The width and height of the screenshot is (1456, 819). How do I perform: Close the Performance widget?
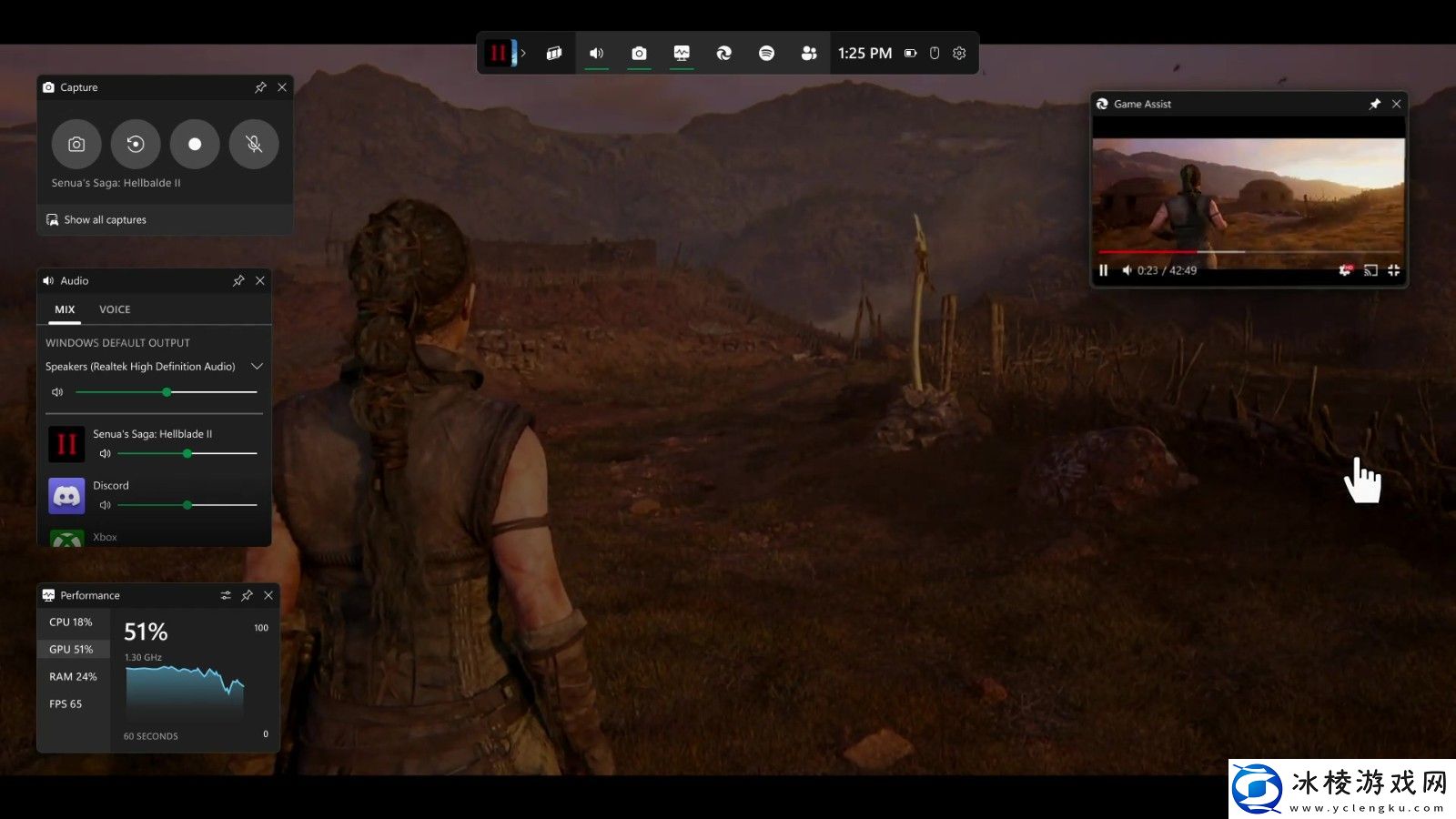[x=268, y=596]
